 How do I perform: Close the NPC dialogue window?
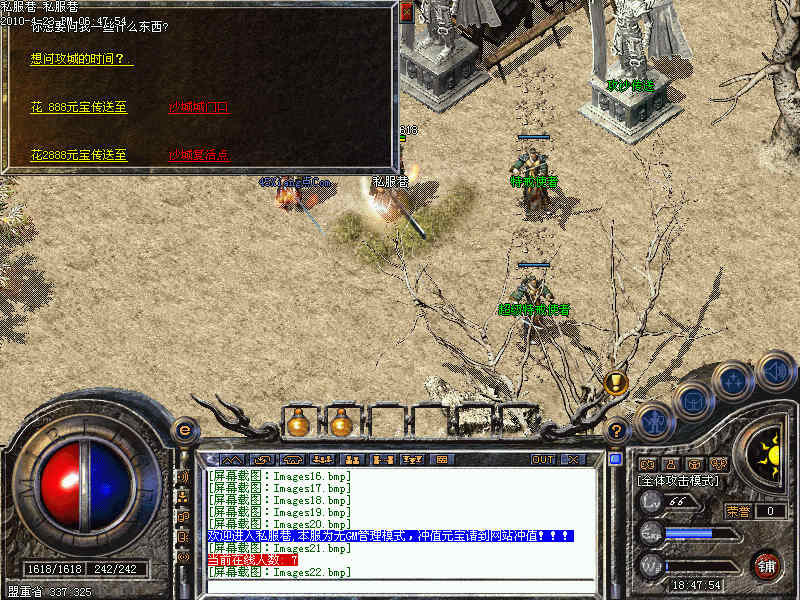(406, 13)
